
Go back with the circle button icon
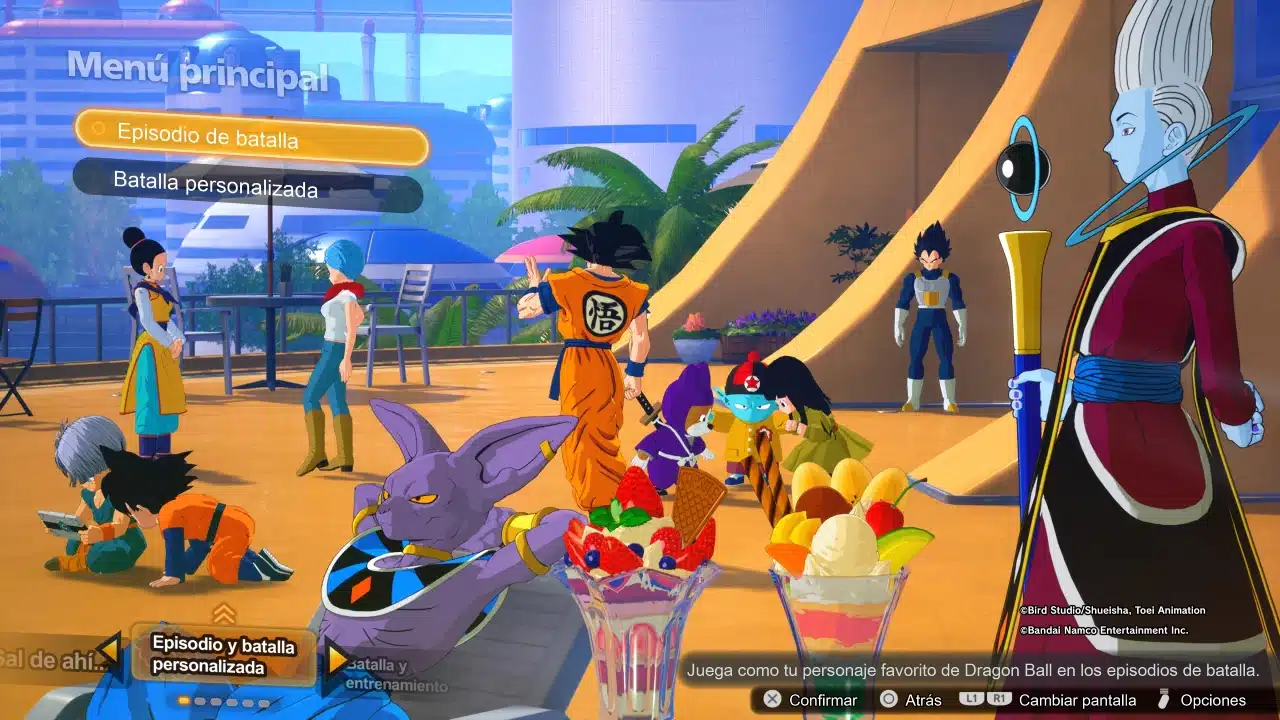coord(888,700)
